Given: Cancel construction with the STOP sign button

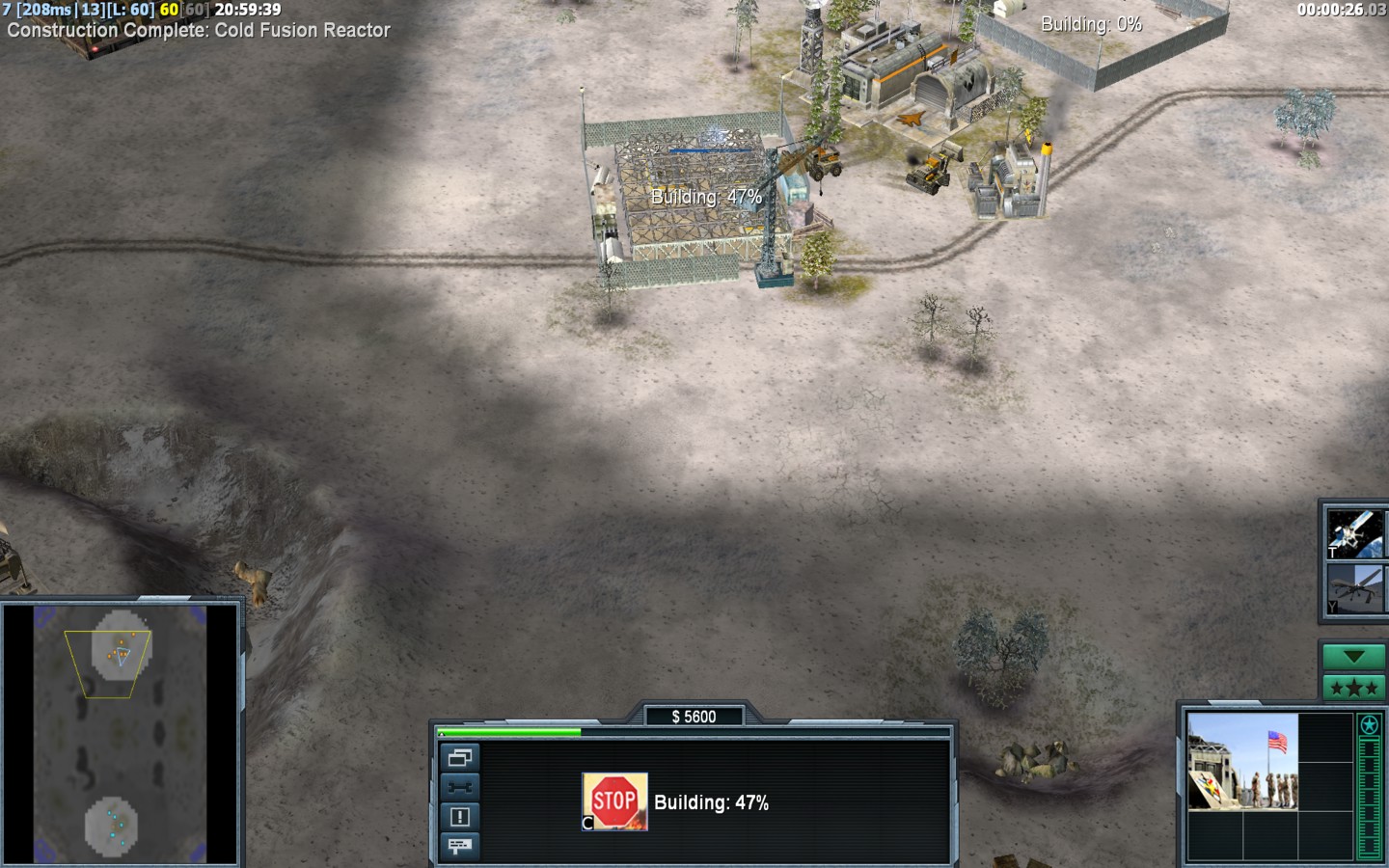Looking at the screenshot, I should [x=614, y=800].
